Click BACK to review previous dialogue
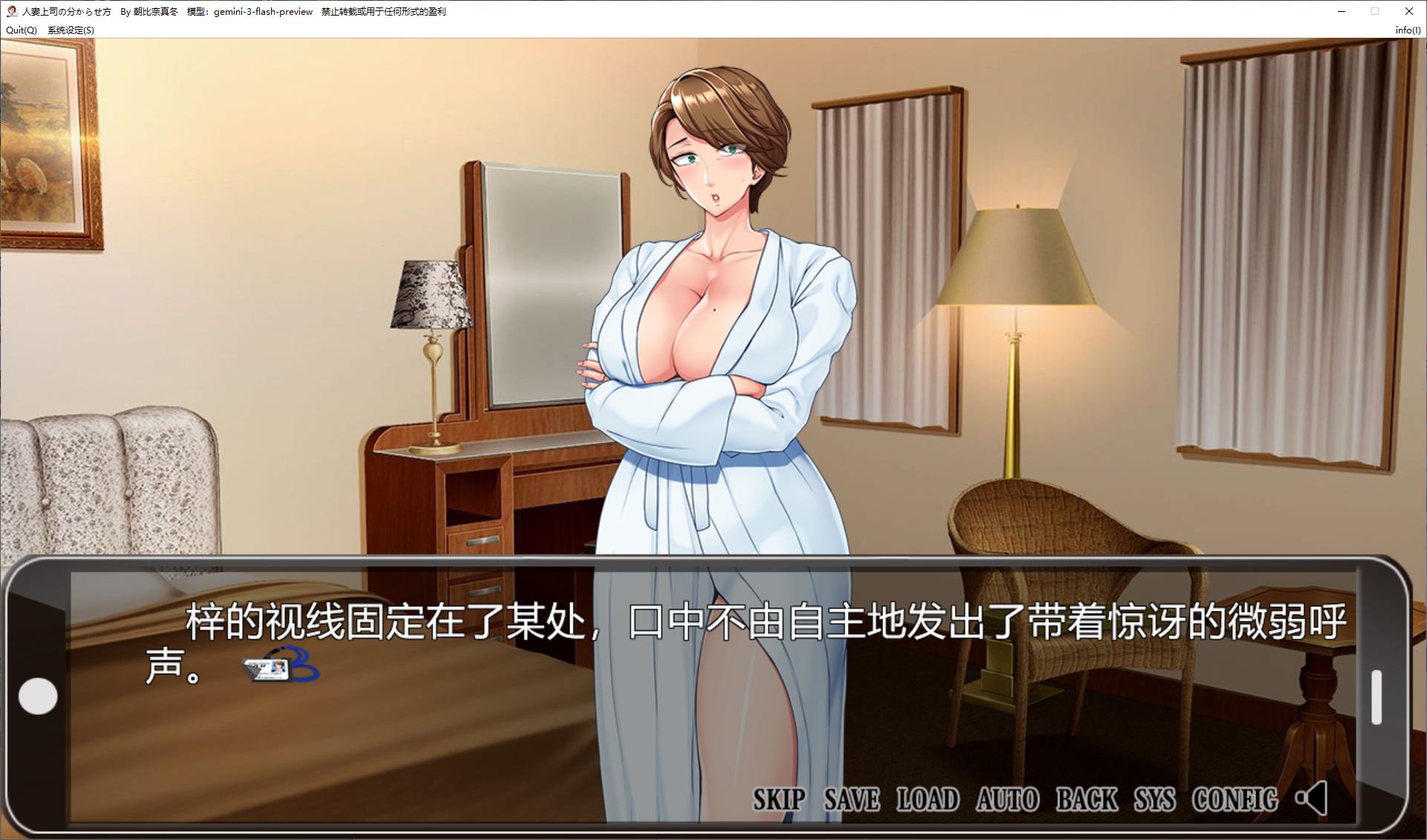The width and height of the screenshot is (1427, 840). tap(1086, 799)
